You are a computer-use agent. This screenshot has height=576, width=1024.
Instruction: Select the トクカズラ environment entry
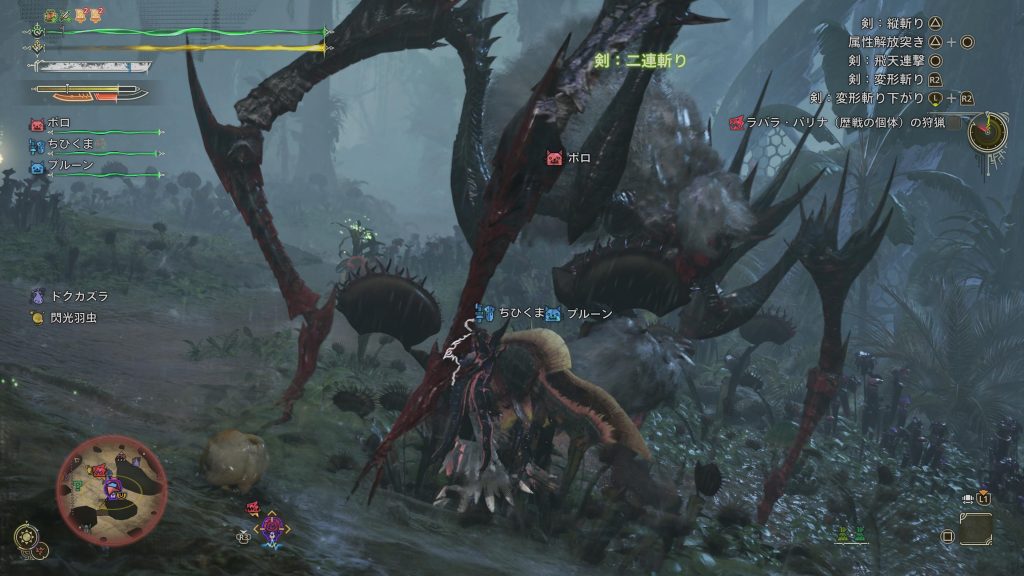68,297
